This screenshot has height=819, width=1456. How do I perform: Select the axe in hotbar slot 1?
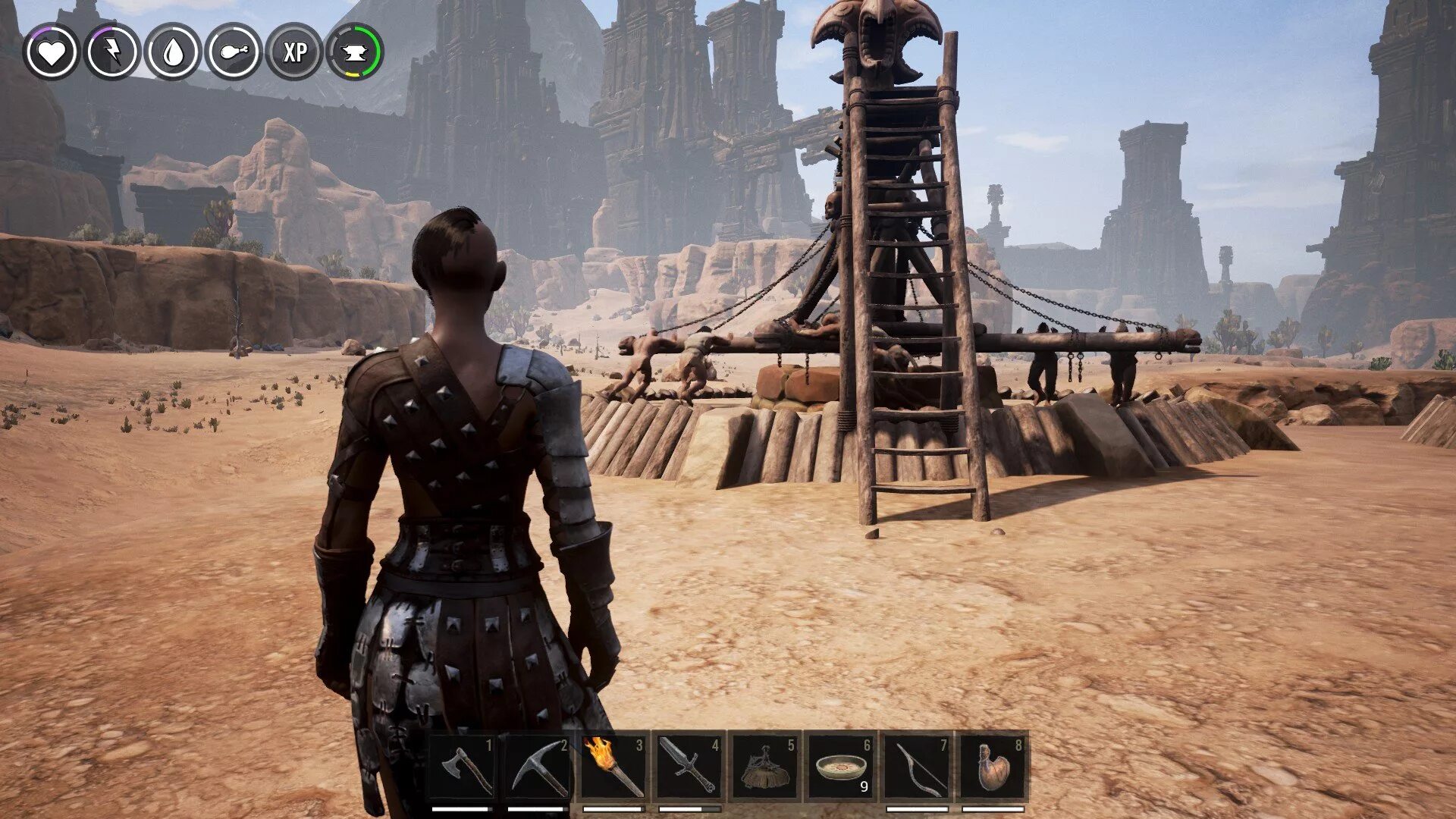tap(463, 767)
